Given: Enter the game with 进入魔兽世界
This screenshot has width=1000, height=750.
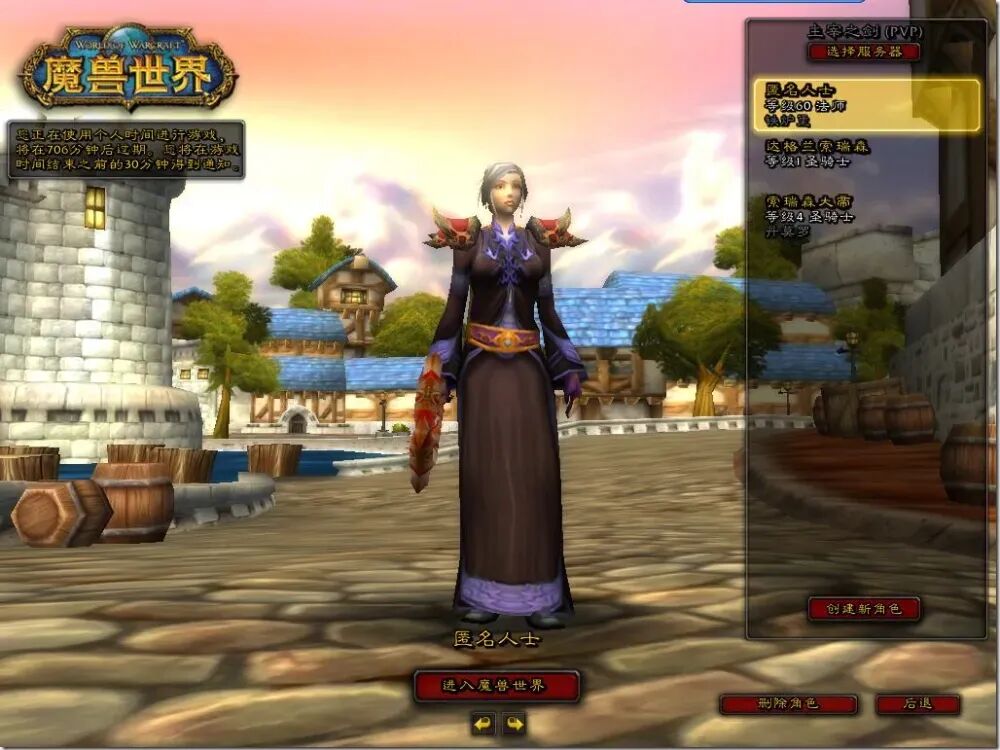Looking at the screenshot, I should pyautogui.click(x=496, y=686).
